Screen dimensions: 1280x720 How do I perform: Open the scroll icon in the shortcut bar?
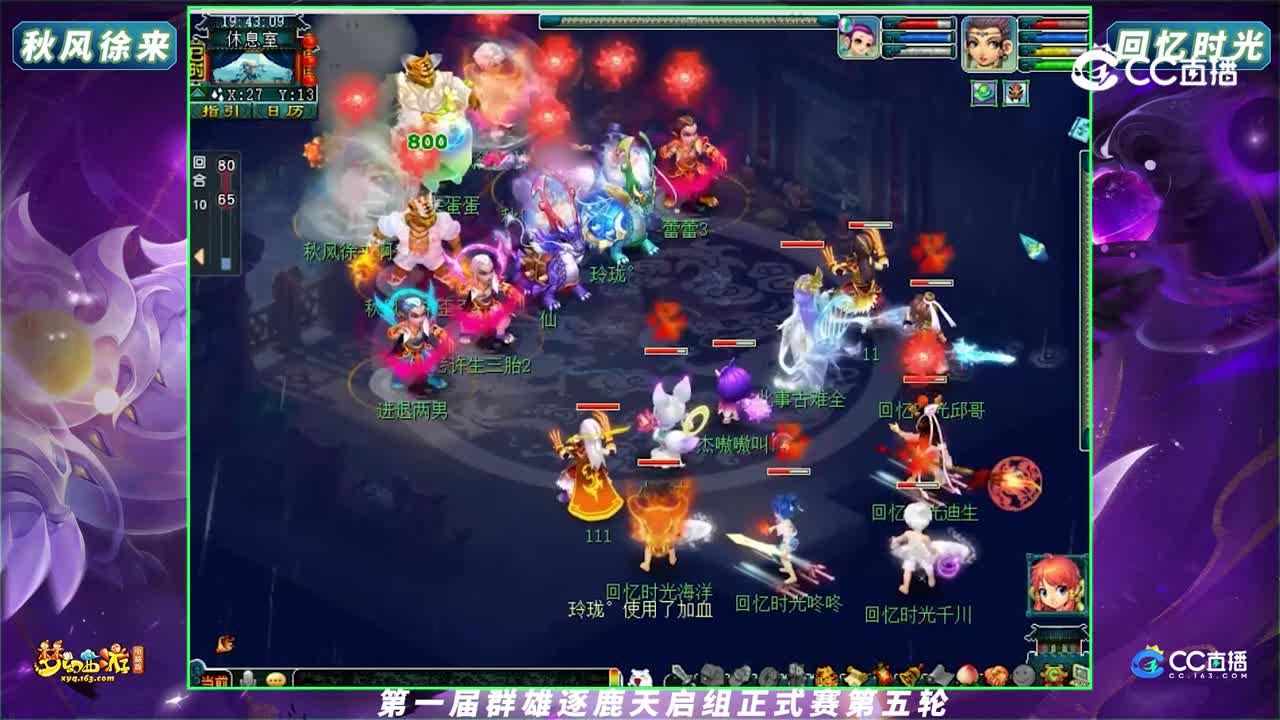(x=855, y=675)
